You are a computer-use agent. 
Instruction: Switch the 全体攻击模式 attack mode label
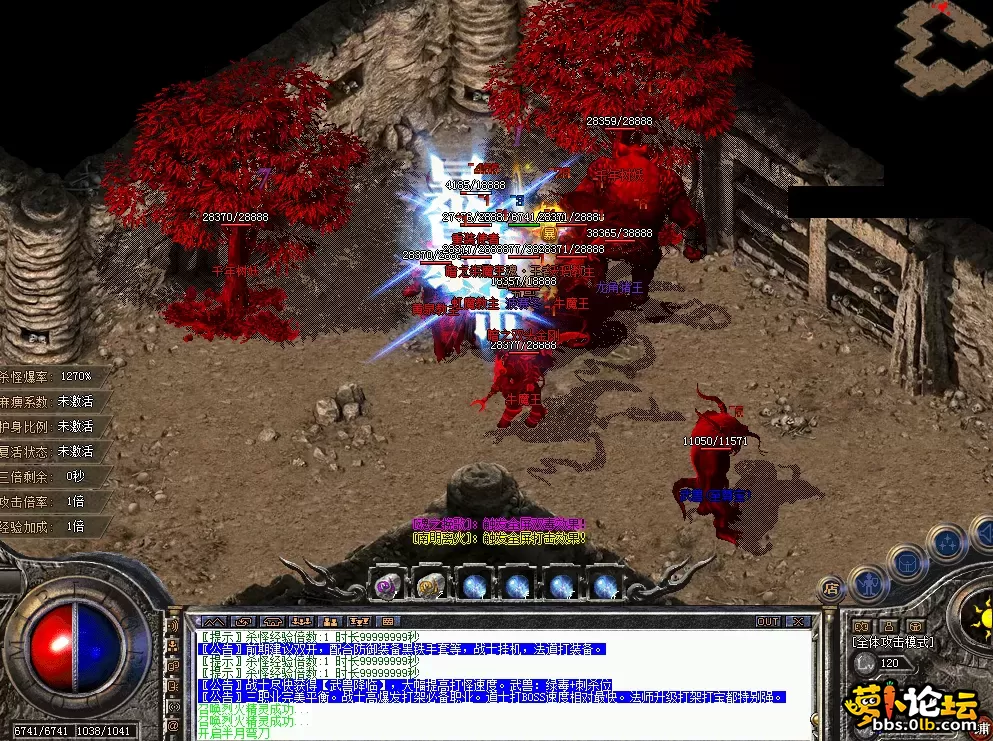[x=892, y=642]
